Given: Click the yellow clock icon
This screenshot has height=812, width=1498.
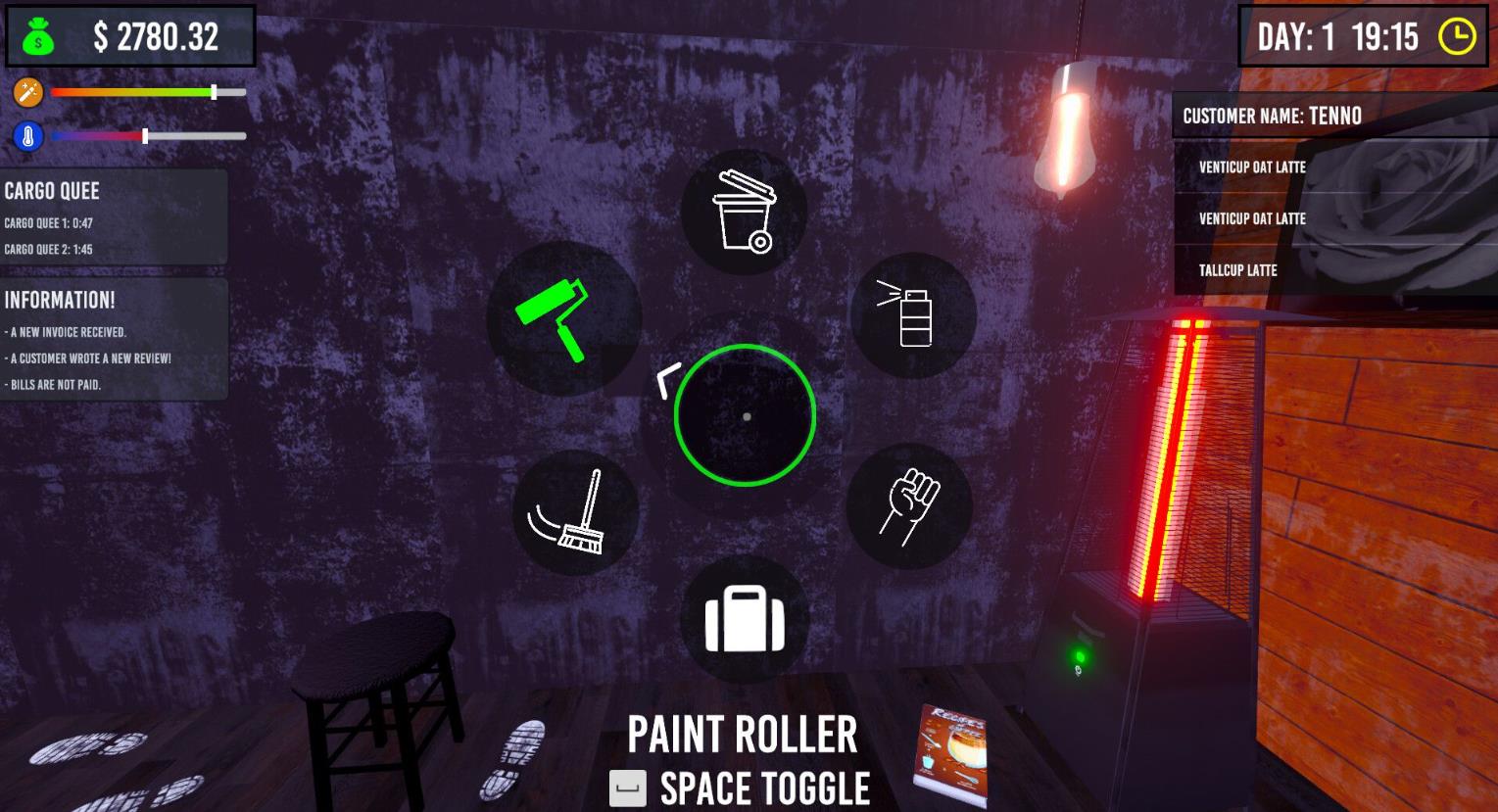Looking at the screenshot, I should [x=1457, y=37].
